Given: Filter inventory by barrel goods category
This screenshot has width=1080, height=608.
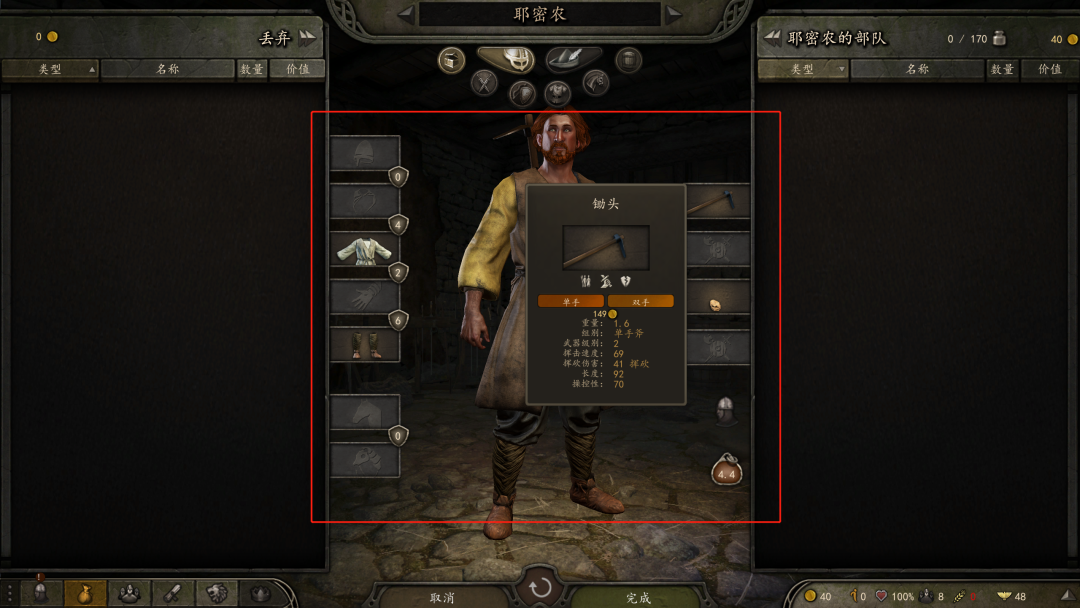Looking at the screenshot, I should pos(628,60).
